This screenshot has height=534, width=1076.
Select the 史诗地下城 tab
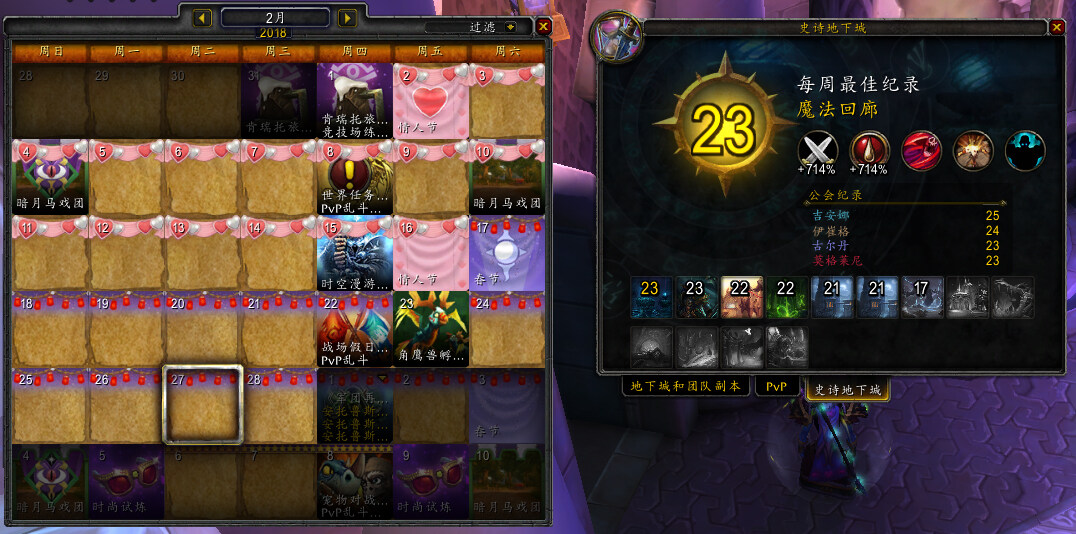(847, 389)
